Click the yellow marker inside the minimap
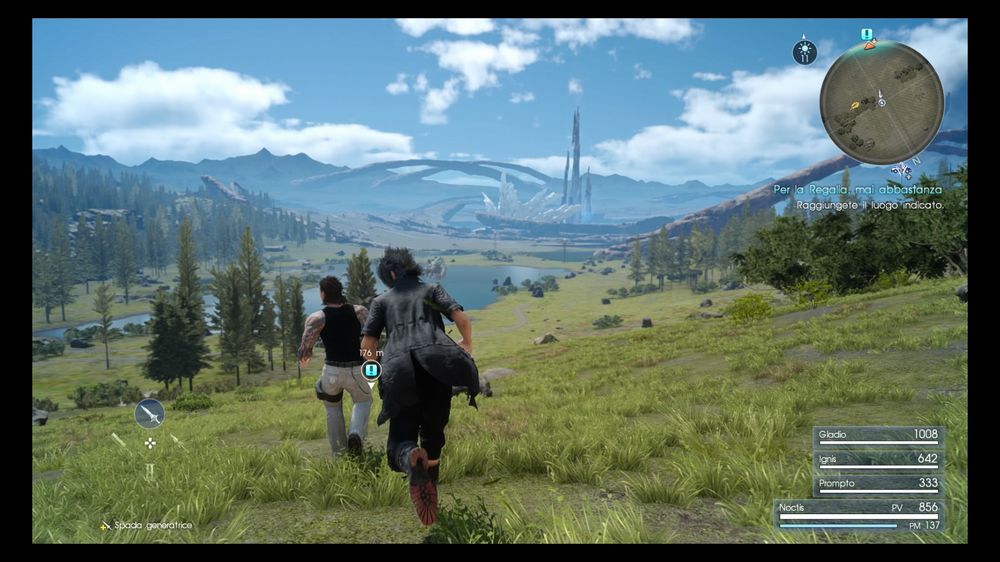 (x=855, y=103)
